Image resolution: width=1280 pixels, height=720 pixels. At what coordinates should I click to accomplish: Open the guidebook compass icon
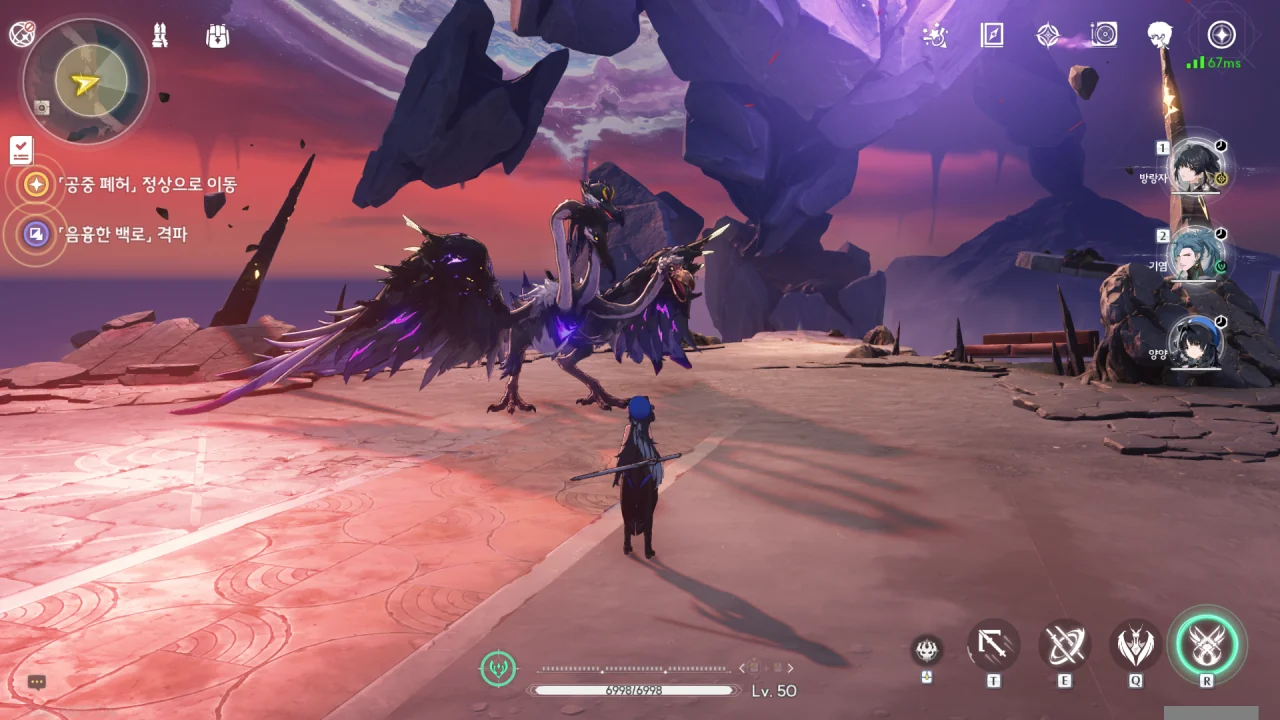pyautogui.click(x=991, y=36)
